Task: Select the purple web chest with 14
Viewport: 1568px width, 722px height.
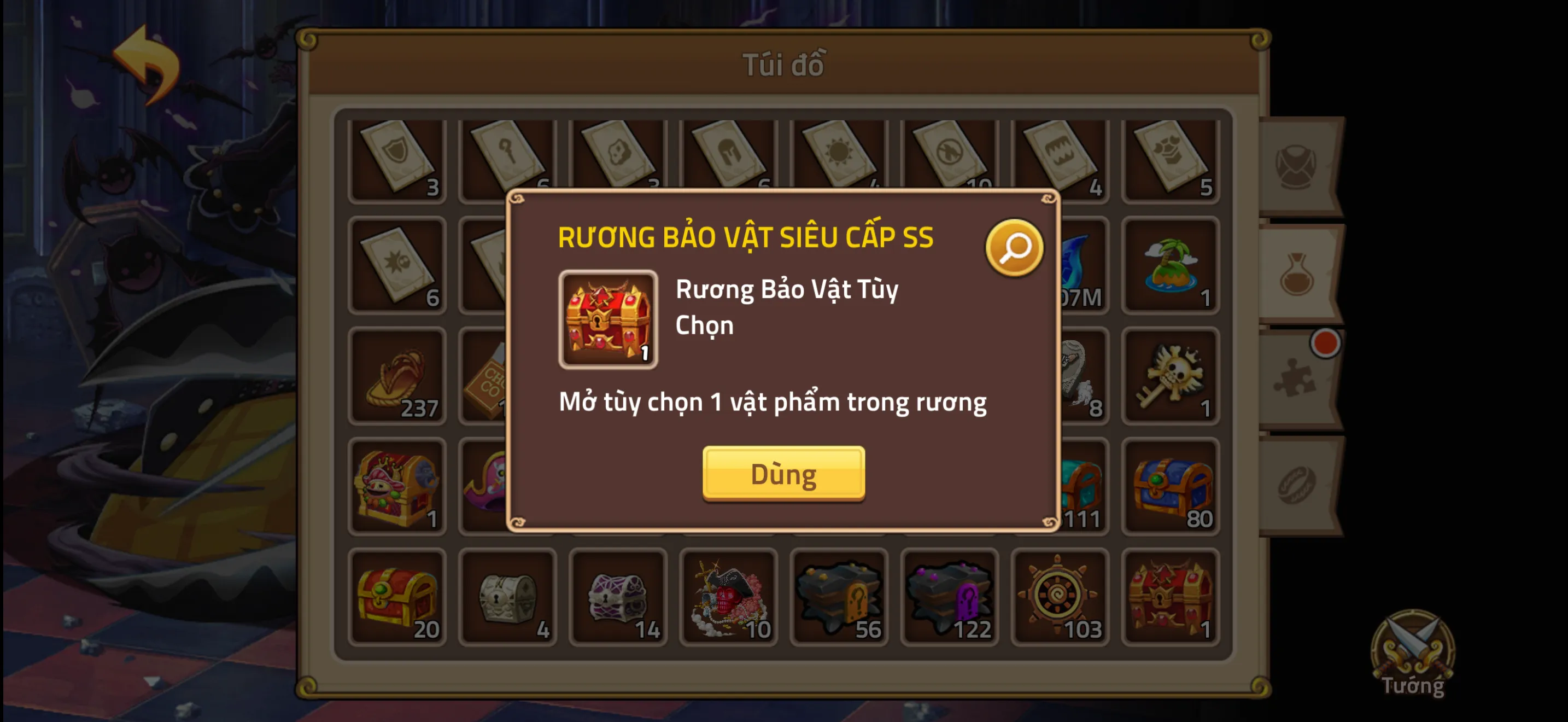Action: pyautogui.click(x=618, y=597)
